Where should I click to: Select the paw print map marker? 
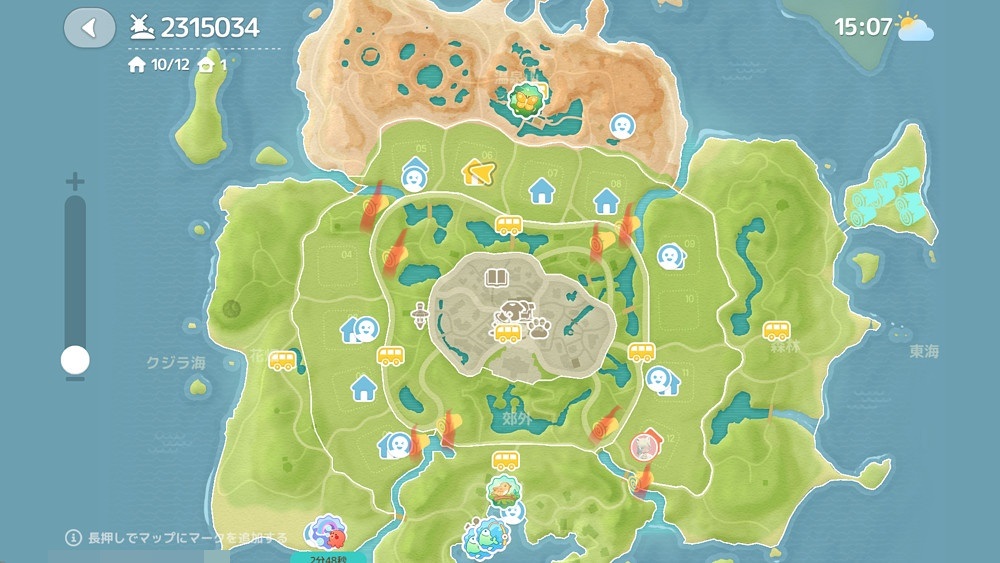[x=539, y=327]
